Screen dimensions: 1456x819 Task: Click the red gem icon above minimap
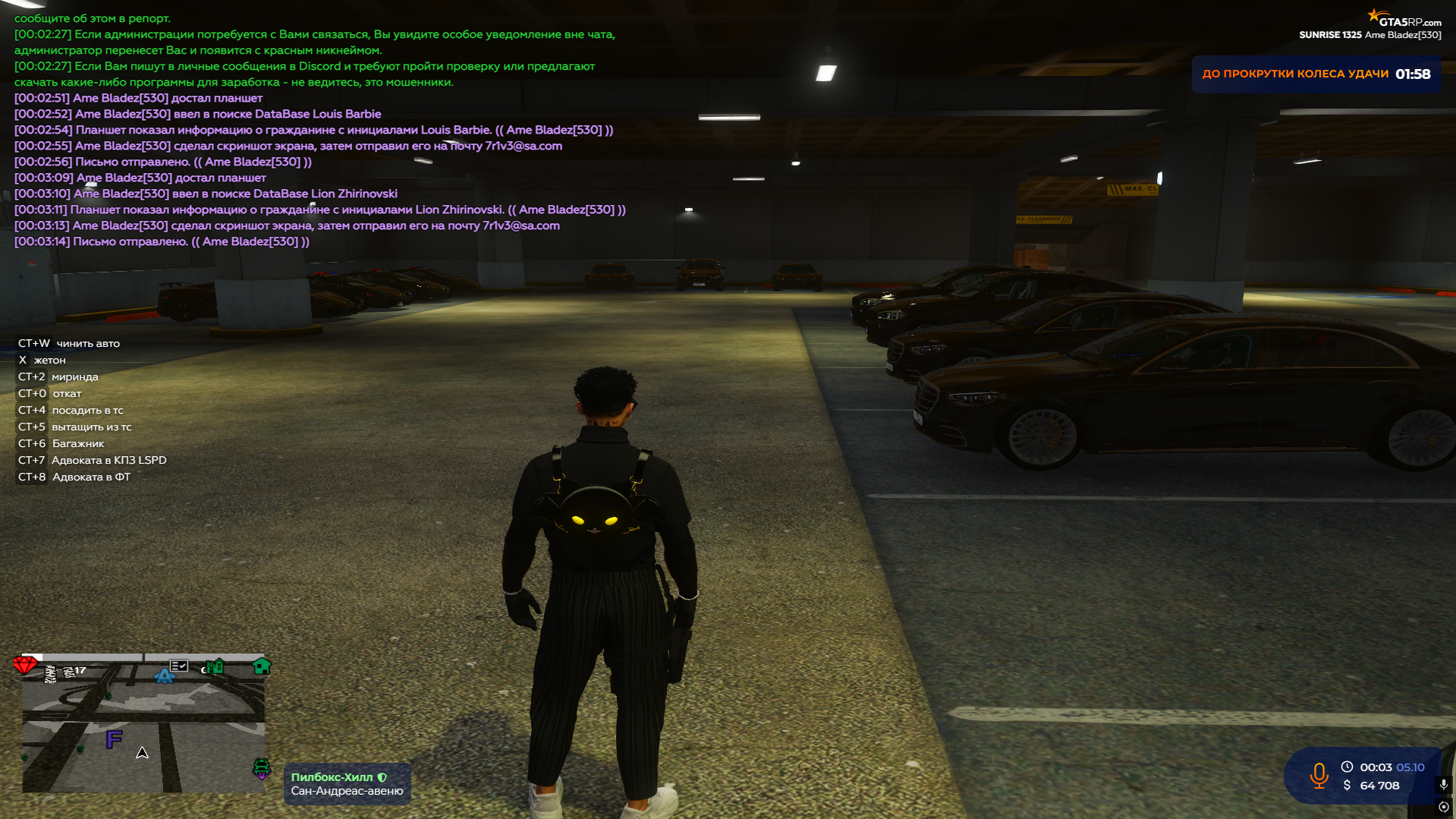tap(24, 666)
